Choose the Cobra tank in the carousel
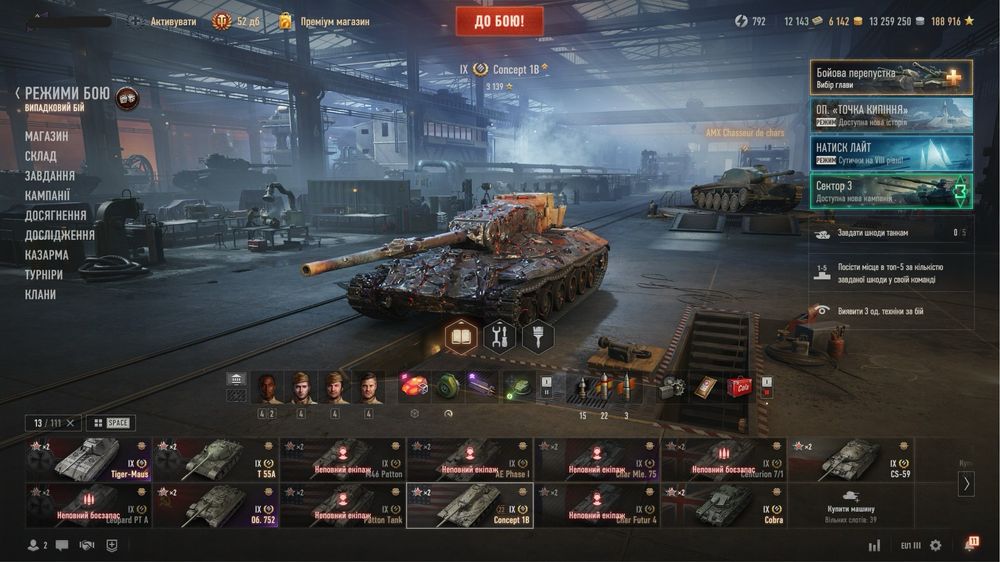Screen dimensions: 1000x562 (x=724, y=505)
